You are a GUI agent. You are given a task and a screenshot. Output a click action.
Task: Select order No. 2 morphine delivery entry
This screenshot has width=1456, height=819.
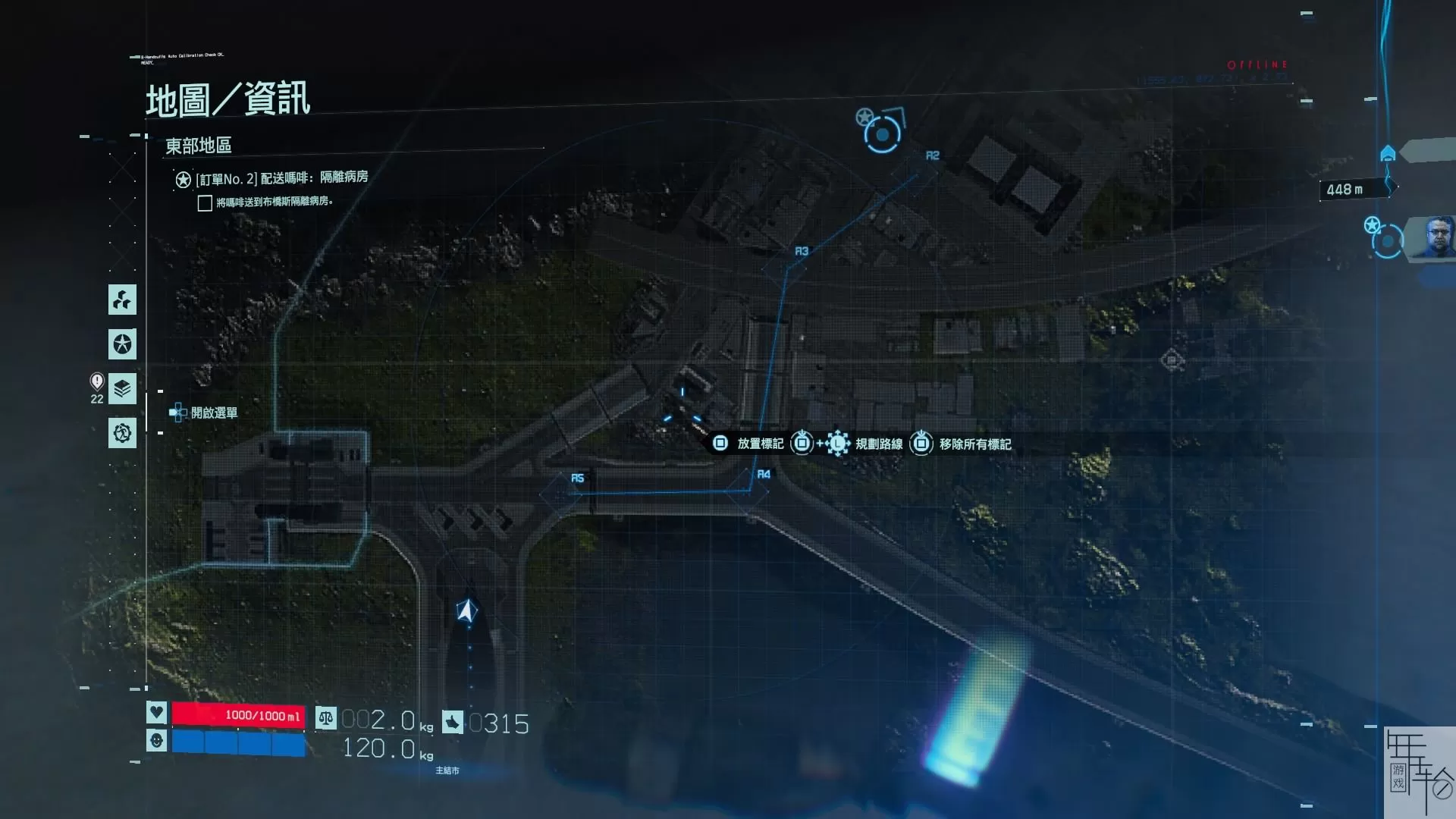click(281, 178)
